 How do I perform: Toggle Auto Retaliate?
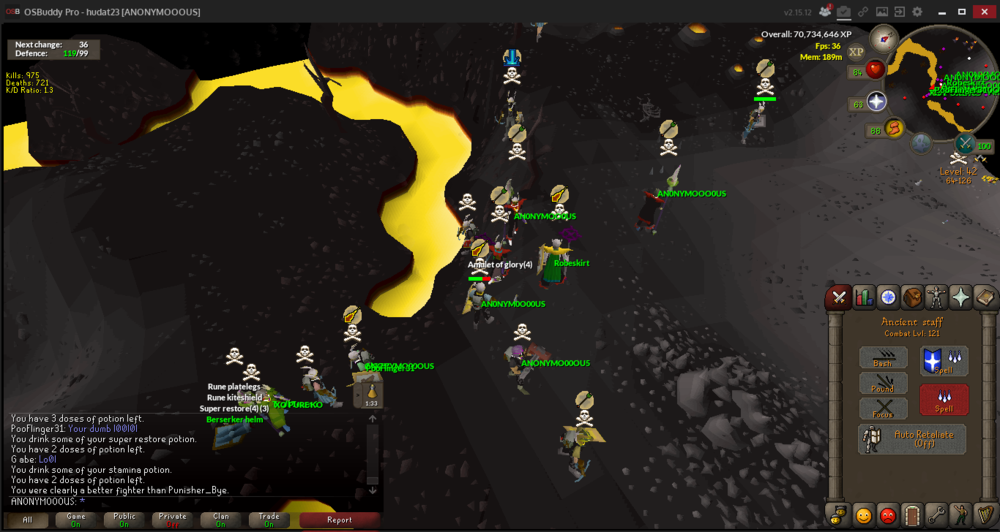(x=912, y=439)
